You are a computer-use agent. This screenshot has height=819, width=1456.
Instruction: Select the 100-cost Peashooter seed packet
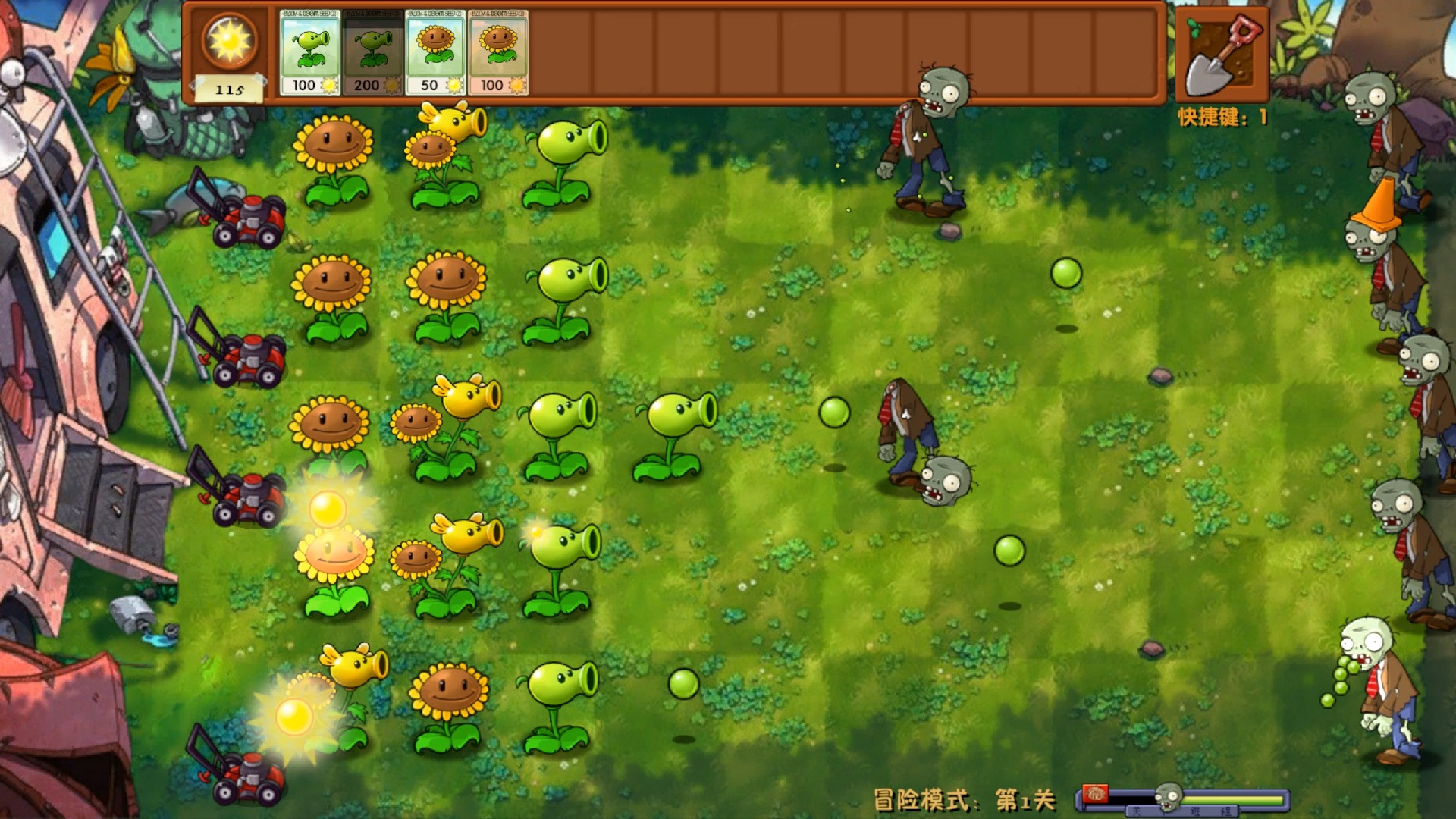point(310,52)
